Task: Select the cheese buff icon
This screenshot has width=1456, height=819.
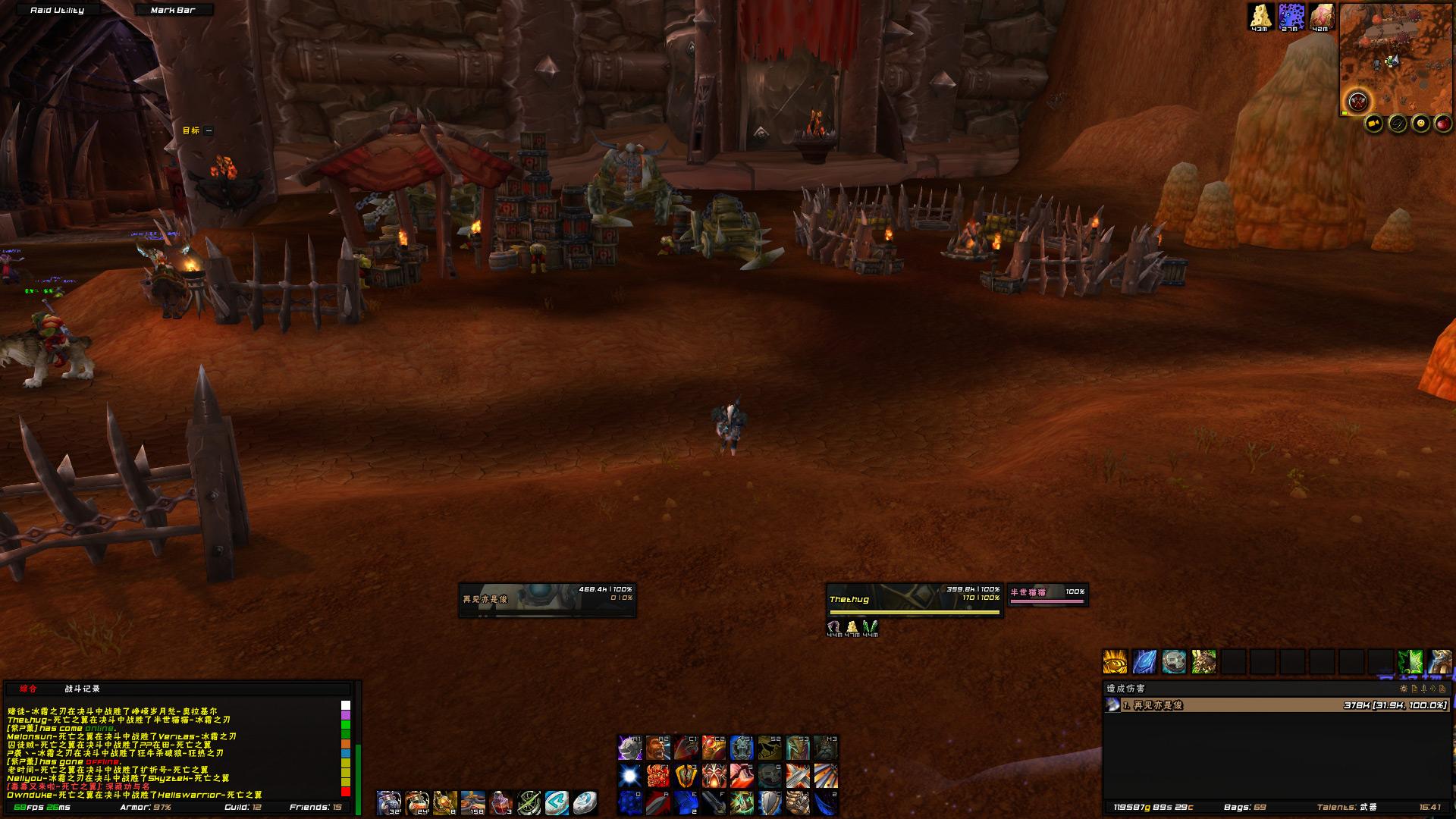Action: pyautogui.click(x=1260, y=16)
